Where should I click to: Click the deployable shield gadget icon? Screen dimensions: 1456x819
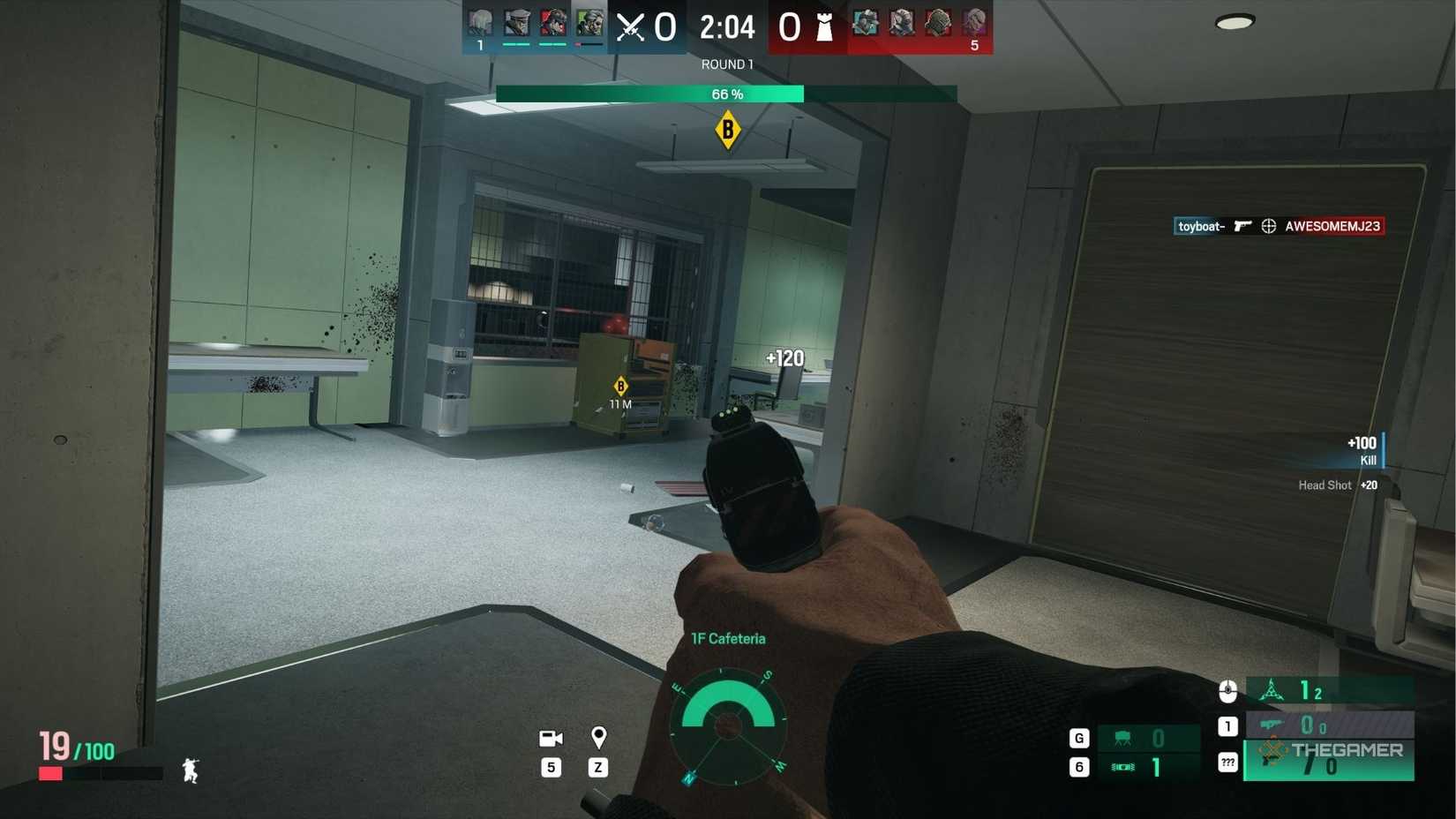point(1122,738)
